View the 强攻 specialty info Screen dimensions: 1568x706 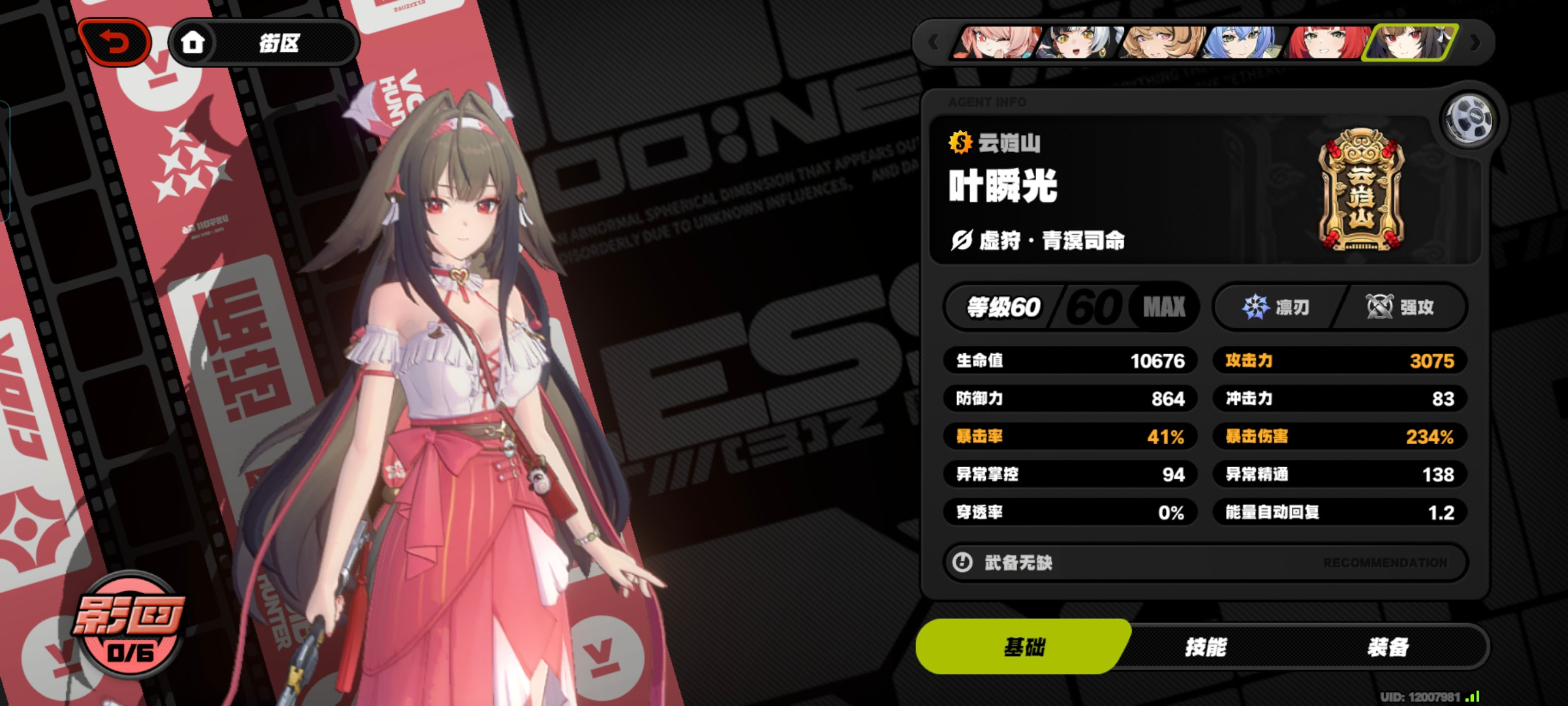[1400, 307]
